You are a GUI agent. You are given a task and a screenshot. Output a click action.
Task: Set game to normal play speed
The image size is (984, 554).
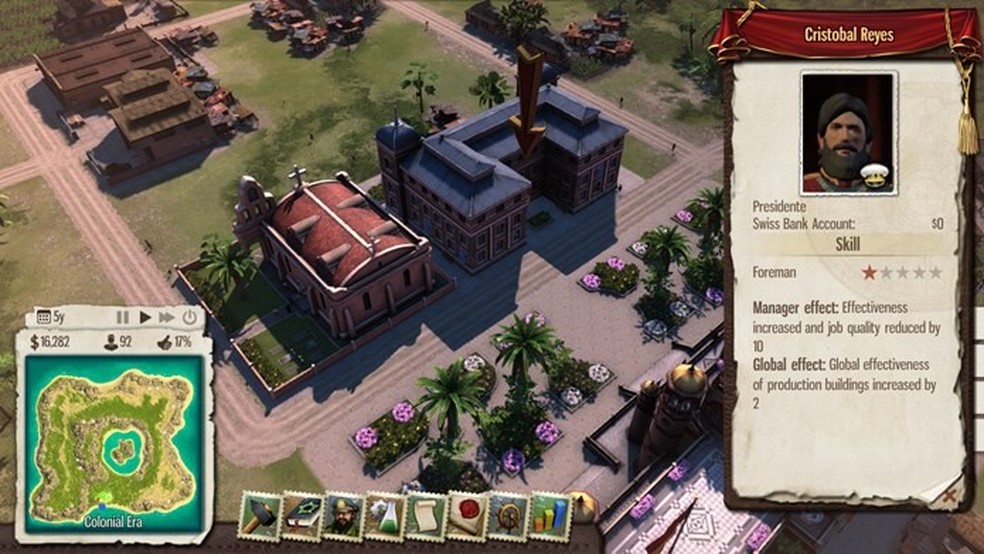[x=145, y=317]
